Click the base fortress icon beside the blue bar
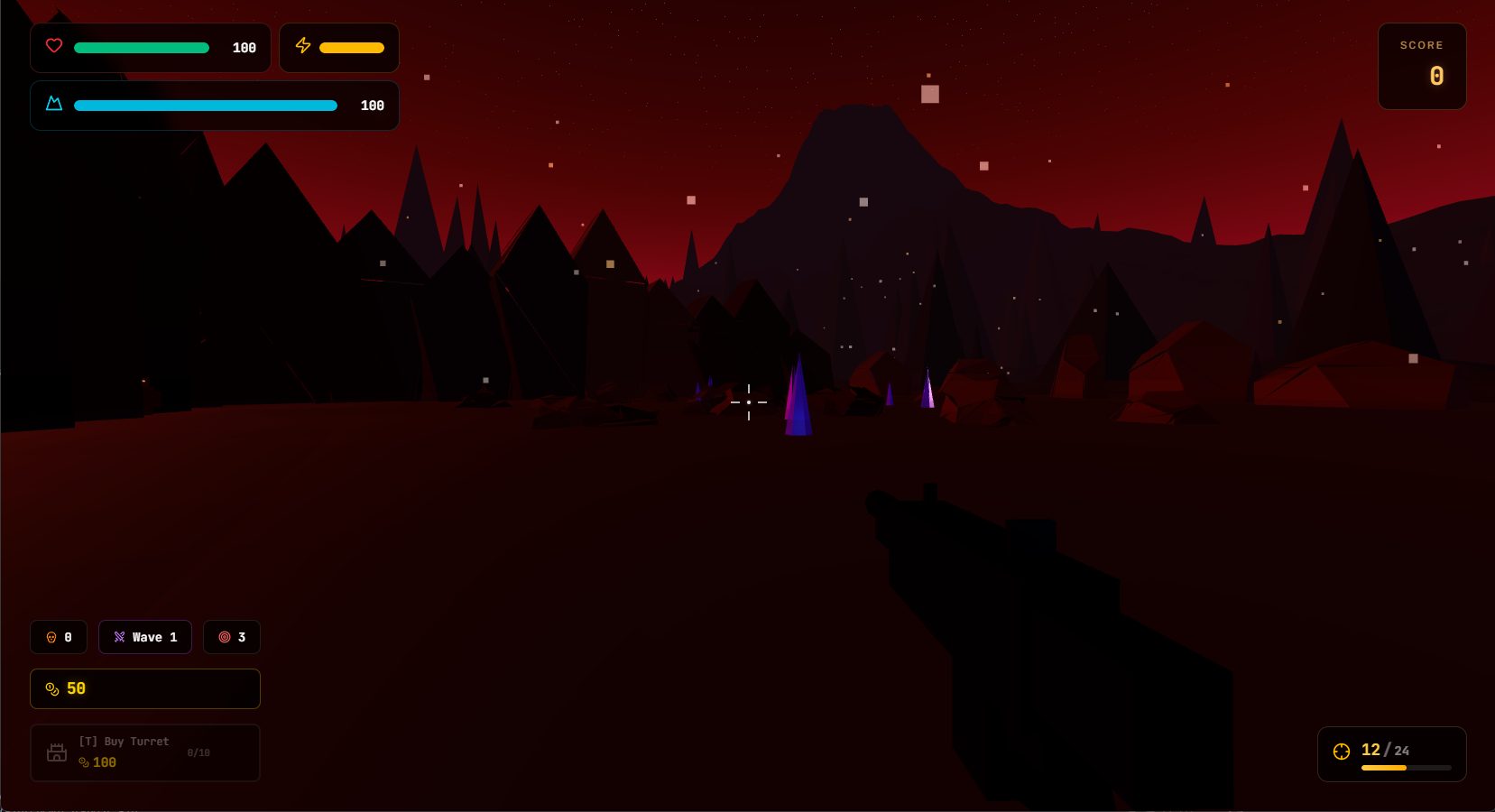1495x812 pixels. 54,105
